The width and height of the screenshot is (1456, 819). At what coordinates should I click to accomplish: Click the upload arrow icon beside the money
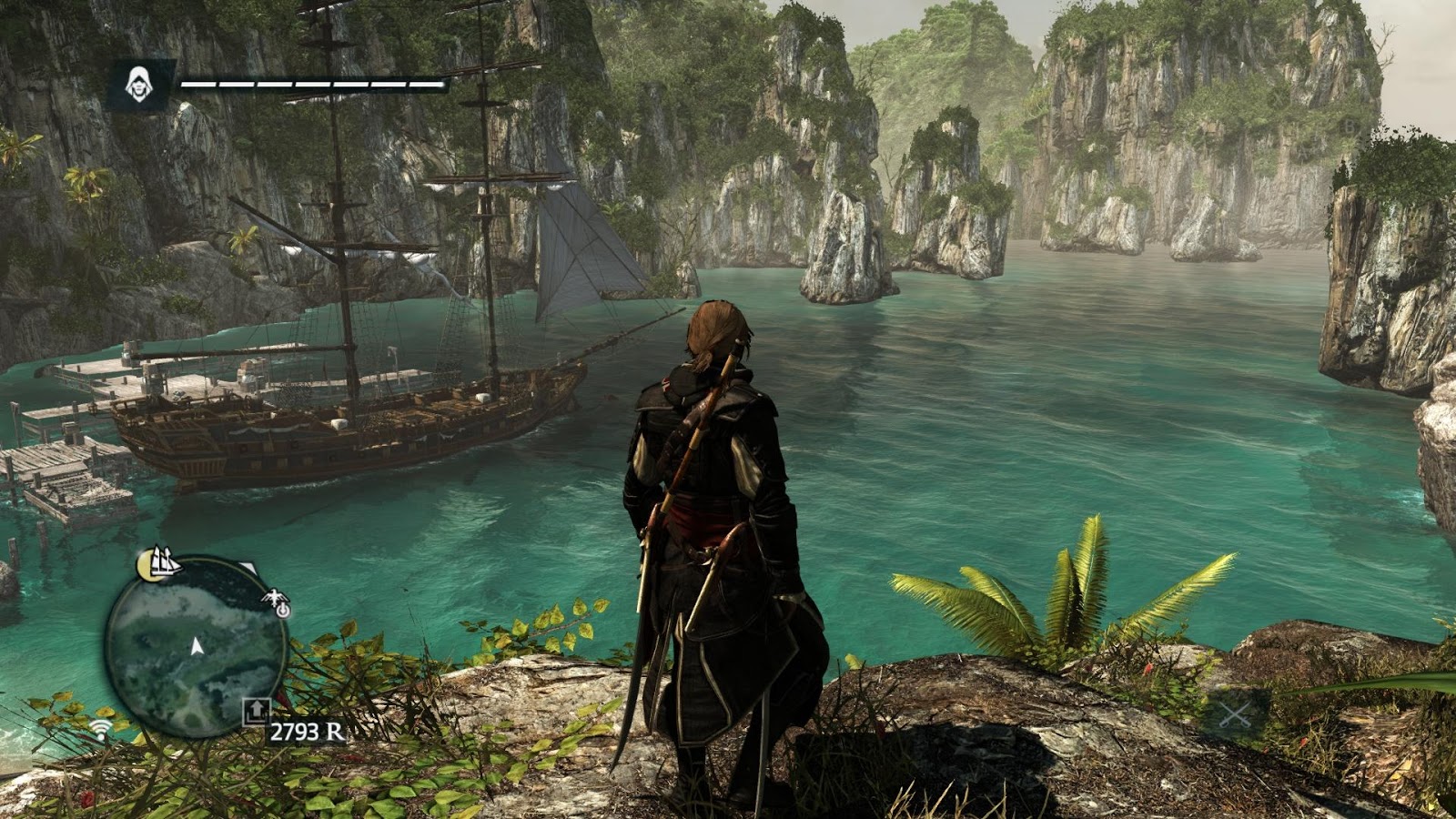tap(256, 711)
